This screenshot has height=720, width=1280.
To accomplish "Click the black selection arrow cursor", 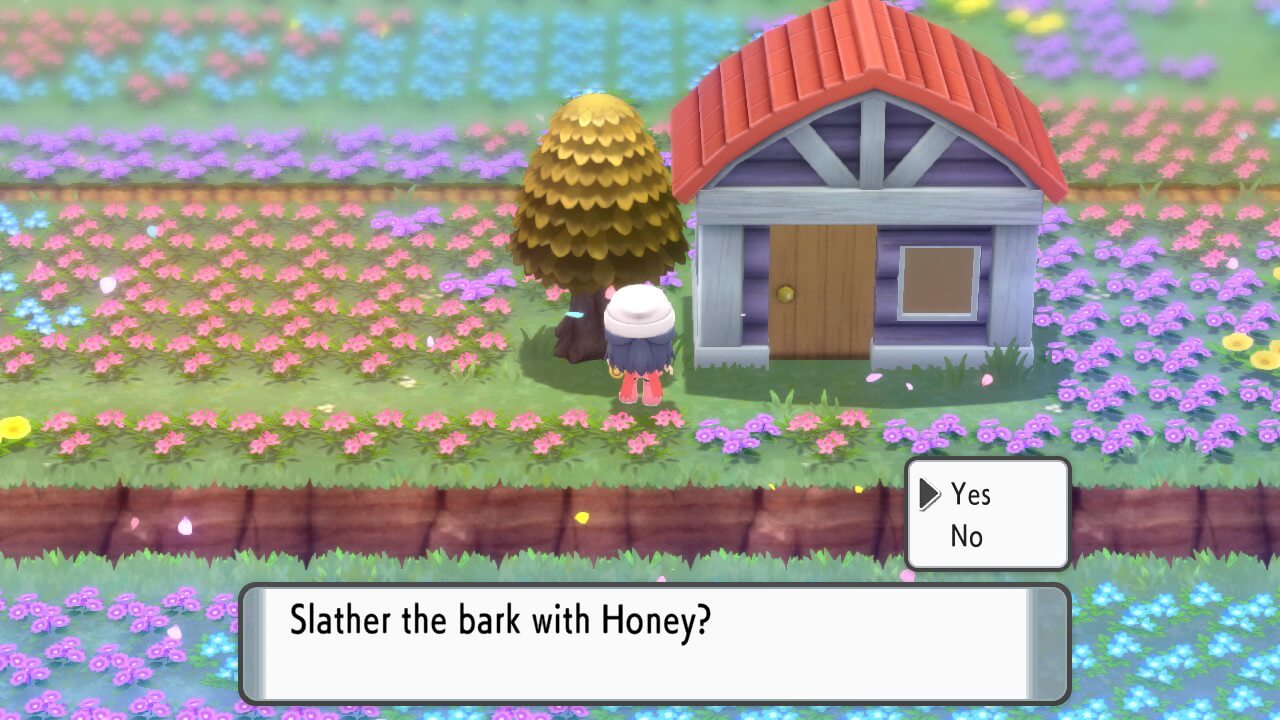I will coord(930,494).
